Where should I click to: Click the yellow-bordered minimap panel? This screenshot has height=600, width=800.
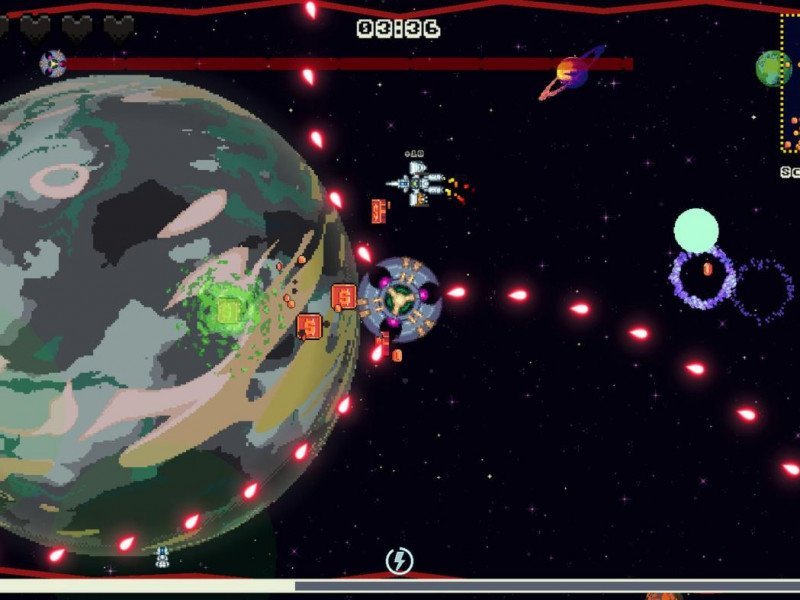(791, 85)
